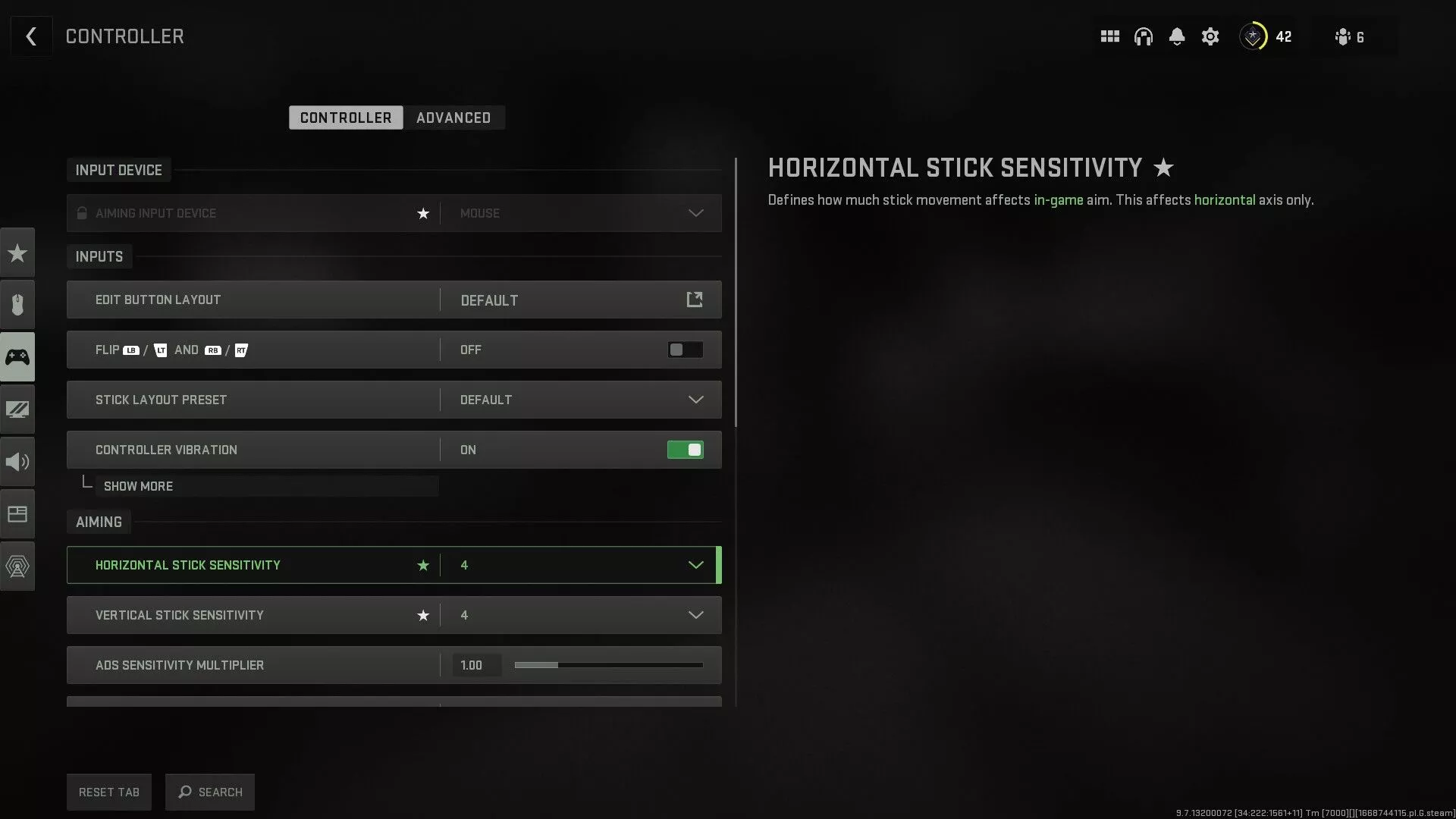Open the headset voice chat icon
Screen dimensions: 1456x819
tap(1143, 36)
